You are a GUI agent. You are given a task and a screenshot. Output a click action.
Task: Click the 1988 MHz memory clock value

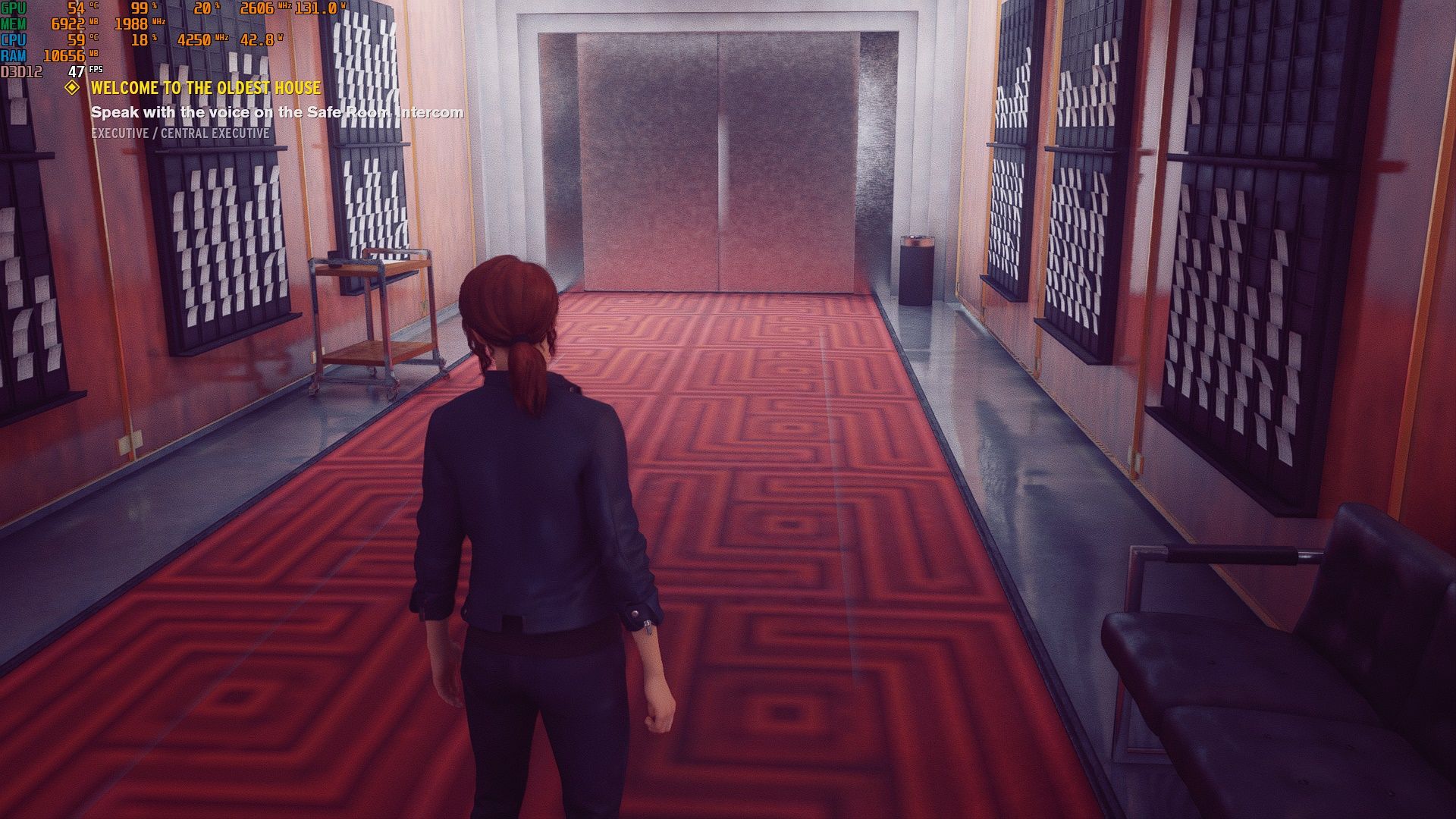click(133, 25)
